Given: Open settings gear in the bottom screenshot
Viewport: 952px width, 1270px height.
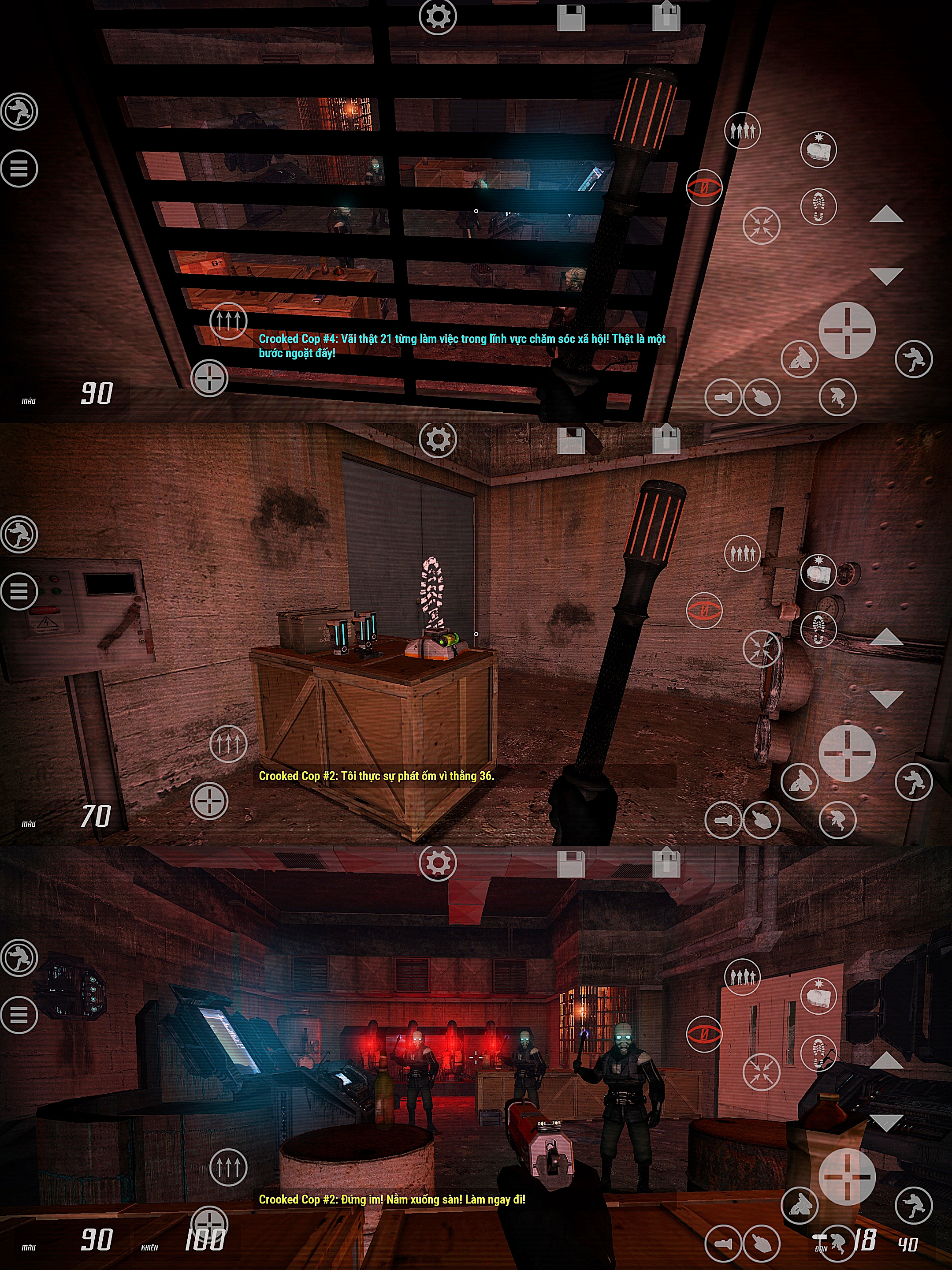Looking at the screenshot, I should 438,863.
